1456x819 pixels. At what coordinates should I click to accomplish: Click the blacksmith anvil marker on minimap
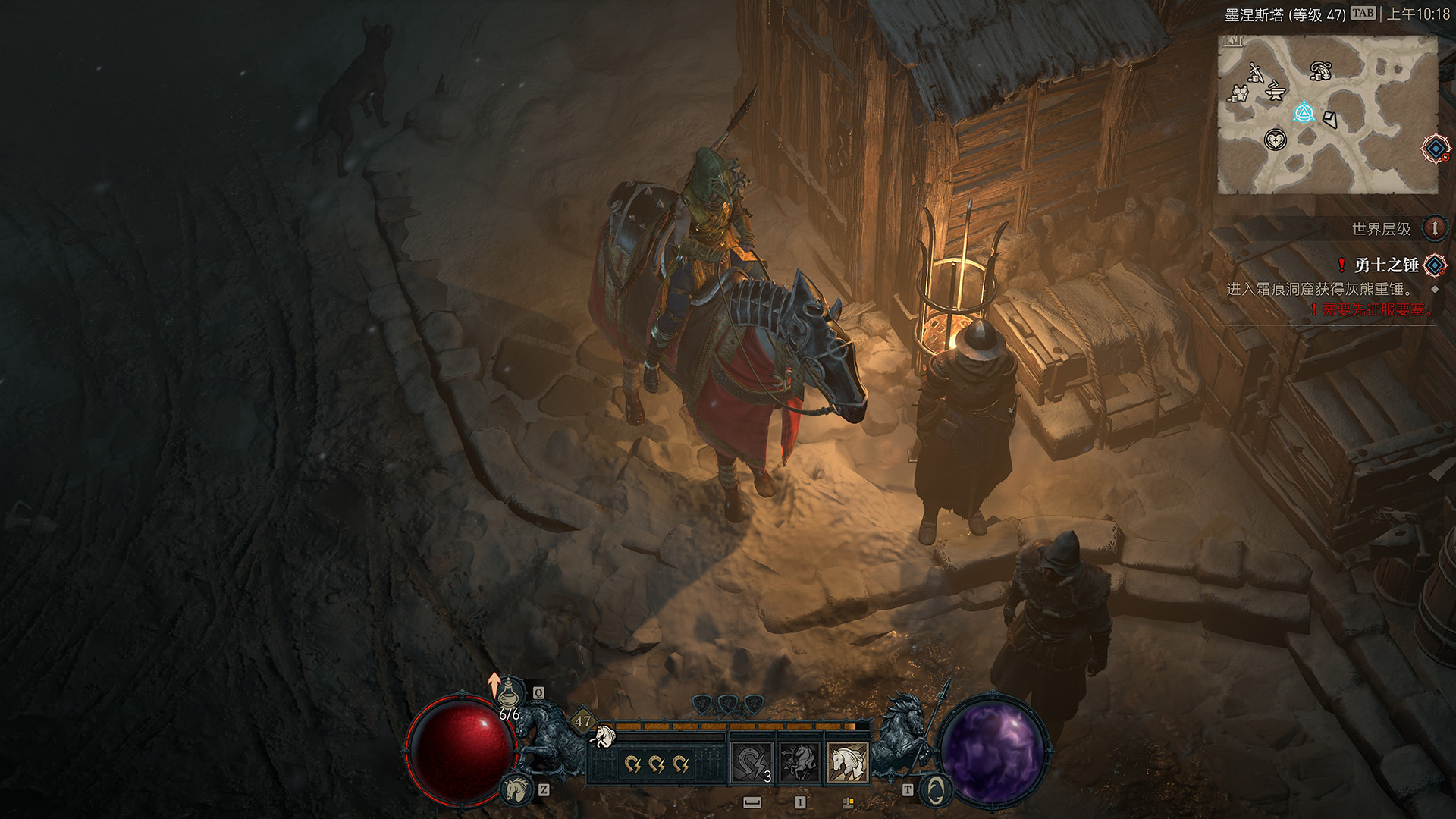pos(1276,91)
